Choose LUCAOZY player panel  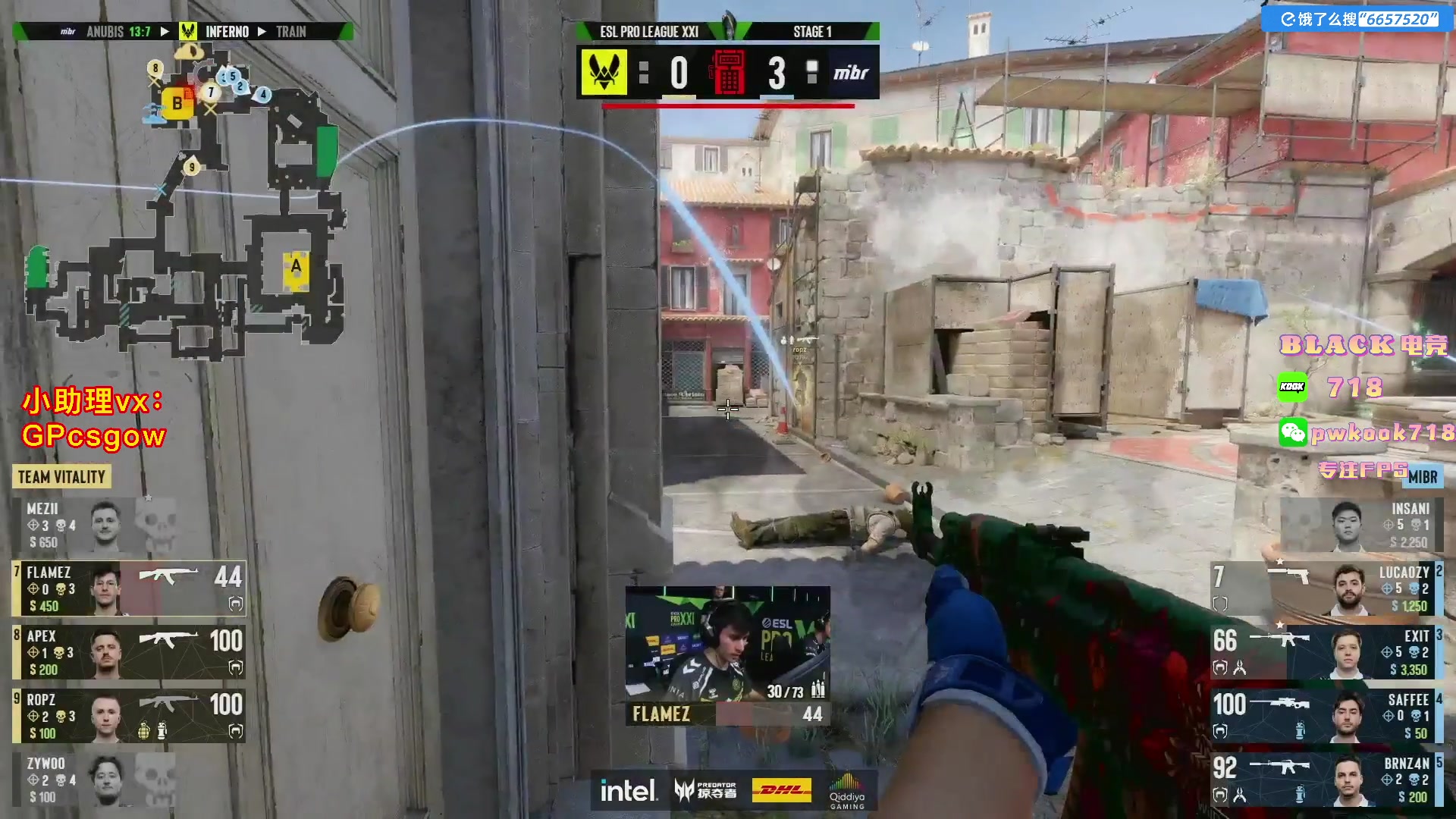tap(1327, 588)
